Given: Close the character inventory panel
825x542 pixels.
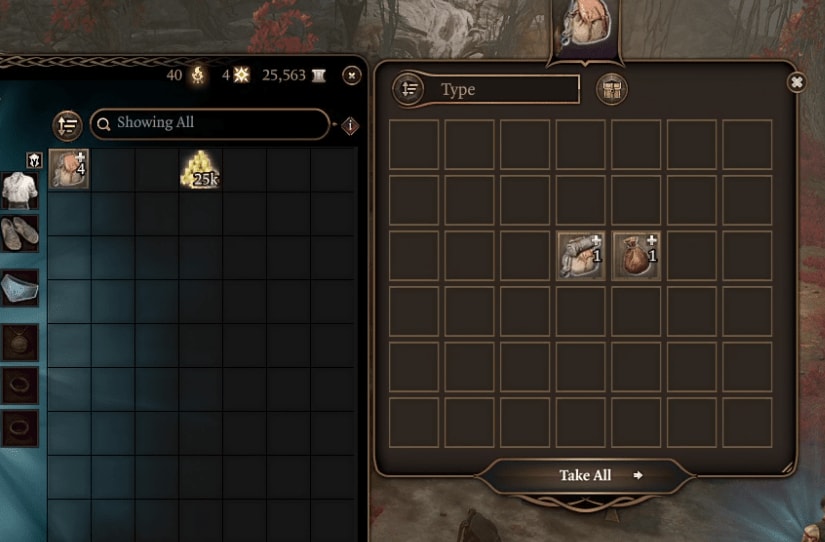Looking at the screenshot, I should [351, 75].
